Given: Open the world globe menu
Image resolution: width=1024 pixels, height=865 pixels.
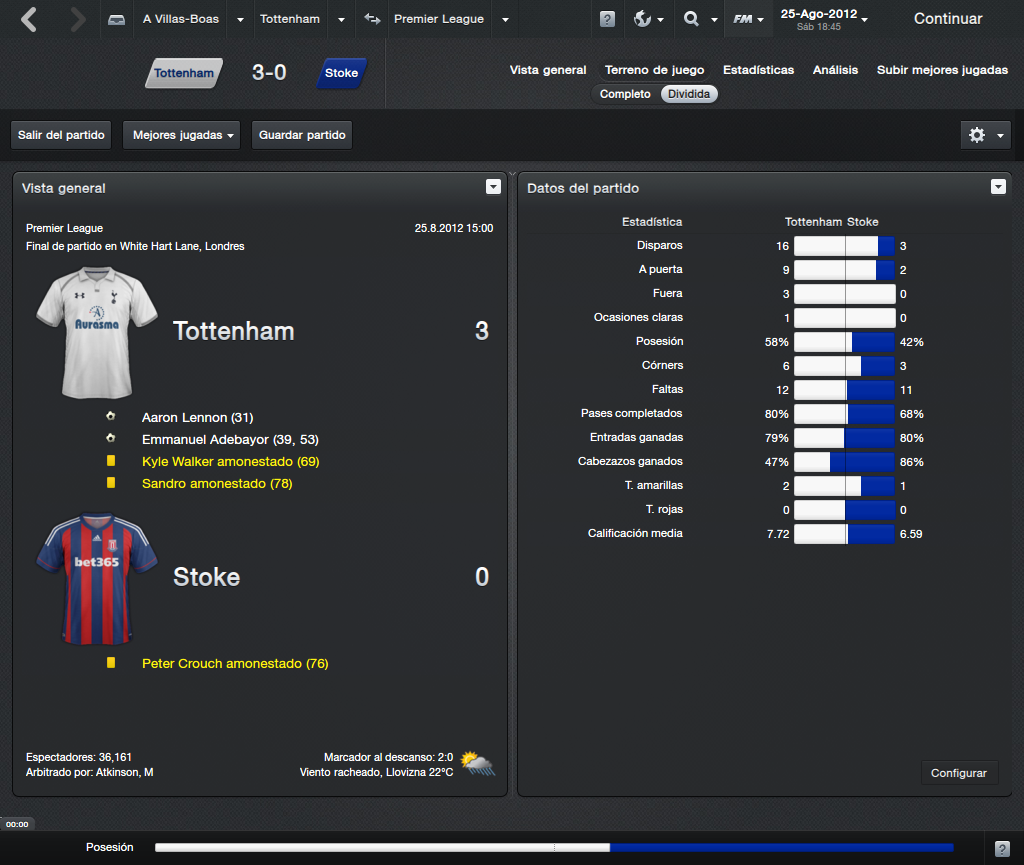Looking at the screenshot, I should pos(649,19).
